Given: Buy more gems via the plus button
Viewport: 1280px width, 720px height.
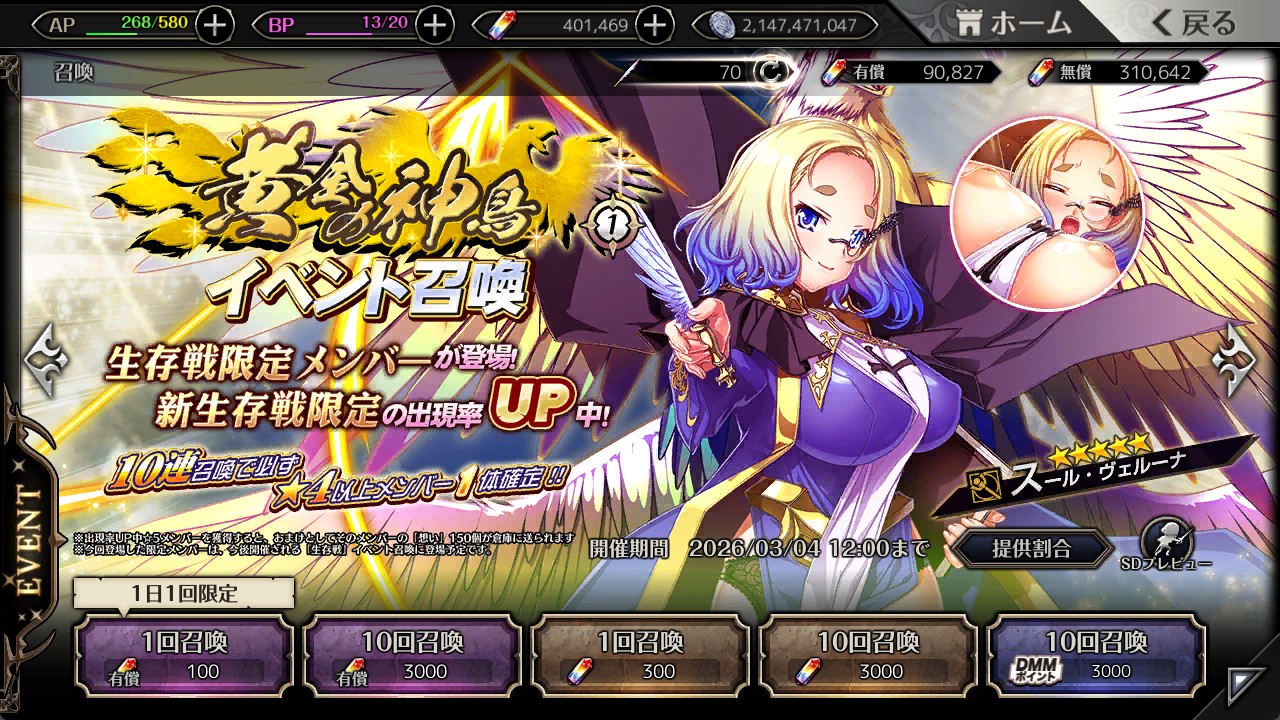Looking at the screenshot, I should [654, 25].
